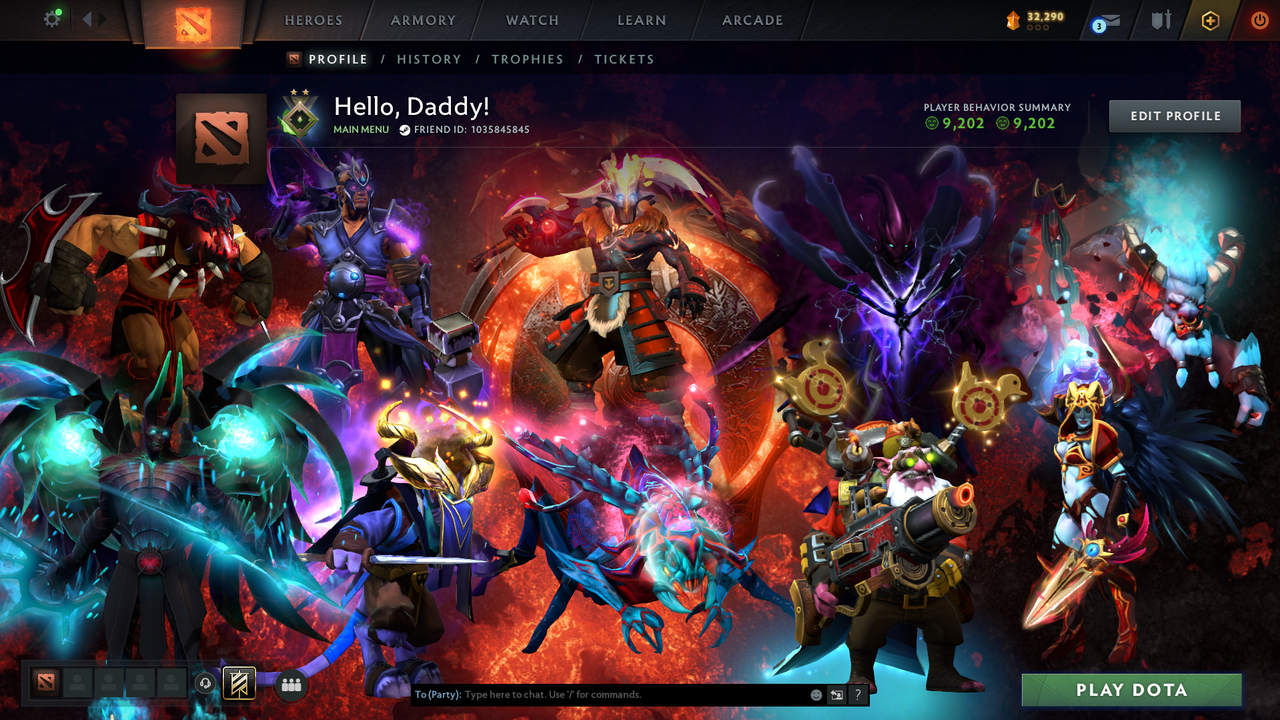This screenshot has width=1280, height=720.
Task: Open the WATCH menu
Action: click(531, 20)
